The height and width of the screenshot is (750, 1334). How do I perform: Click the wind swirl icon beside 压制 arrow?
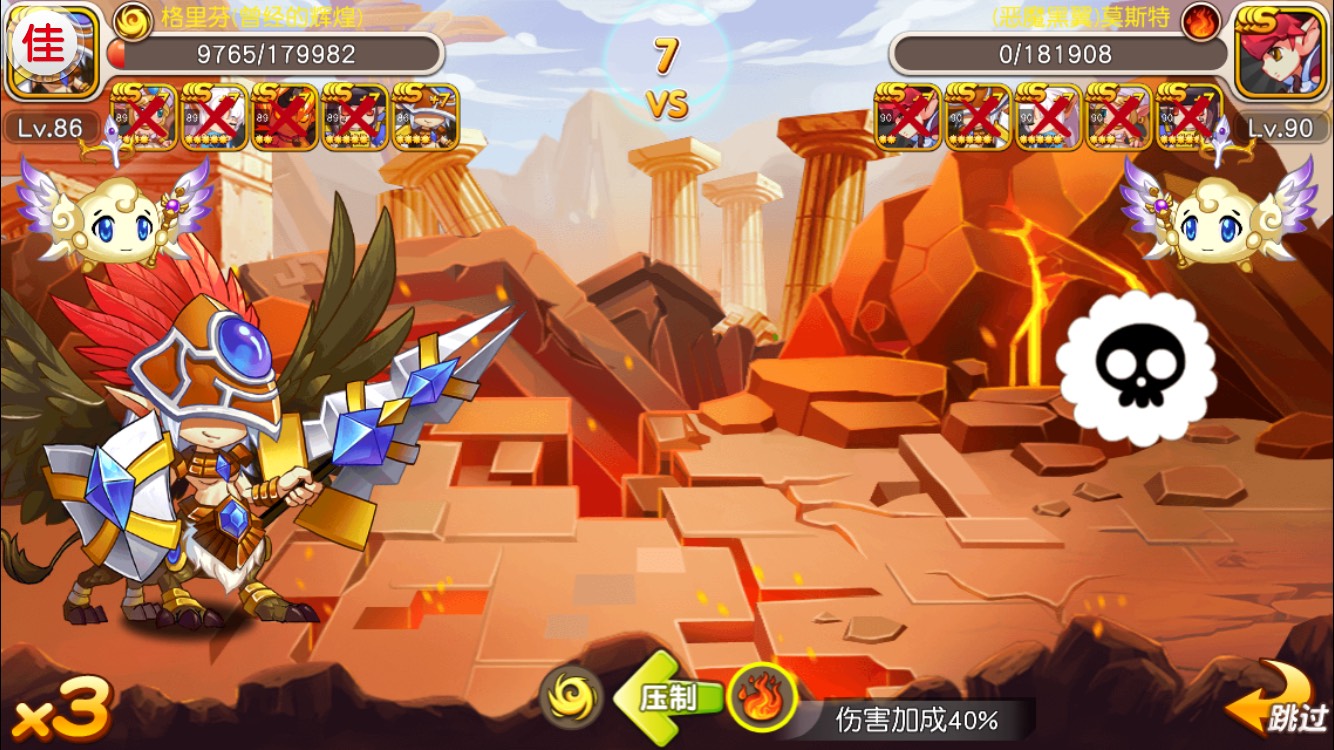[571, 696]
